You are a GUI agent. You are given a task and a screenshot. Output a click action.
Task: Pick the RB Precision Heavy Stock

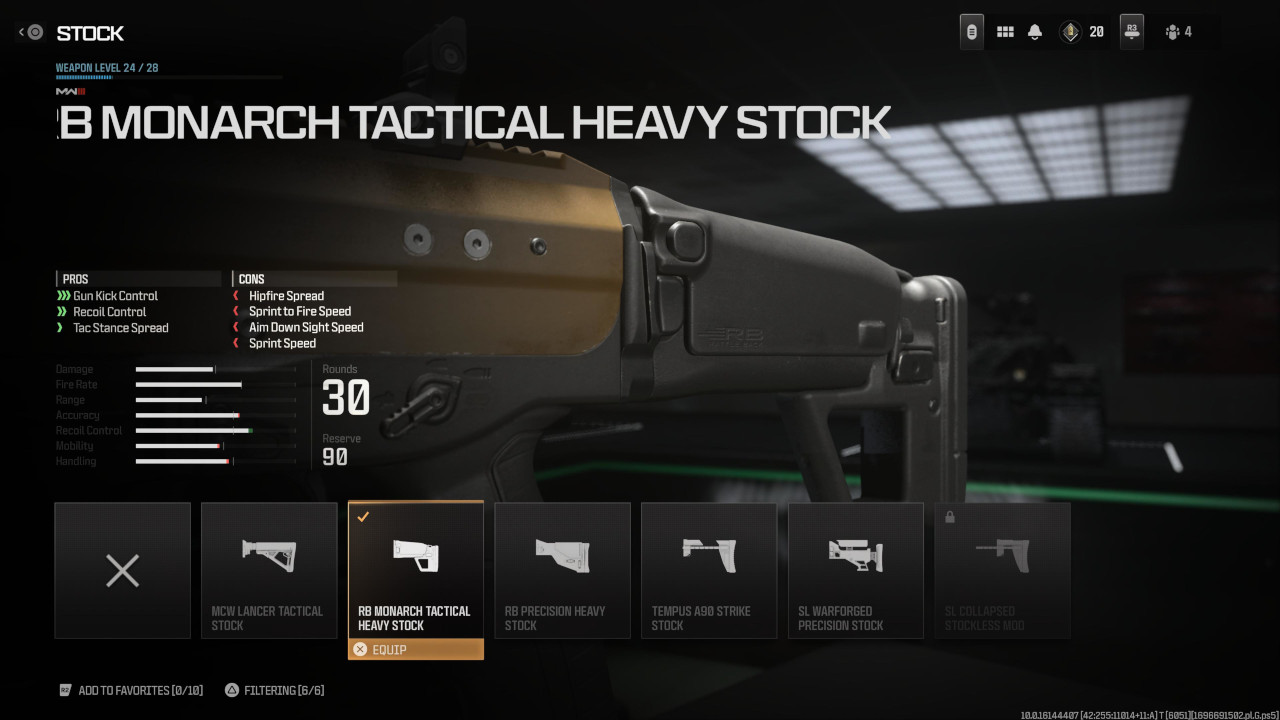coord(562,570)
